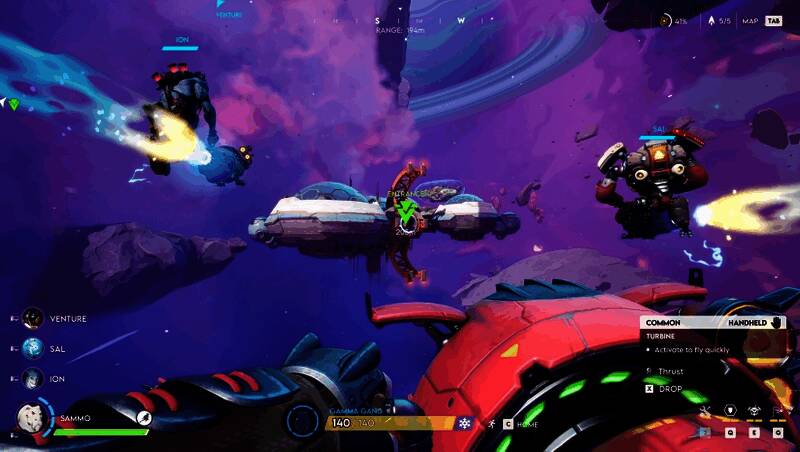Click the round icon beside Sammo's health bar

pyautogui.click(x=144, y=418)
